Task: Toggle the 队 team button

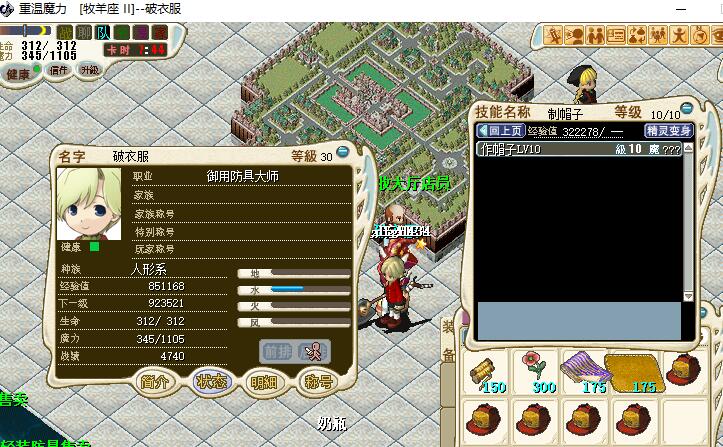Action: 104,32
